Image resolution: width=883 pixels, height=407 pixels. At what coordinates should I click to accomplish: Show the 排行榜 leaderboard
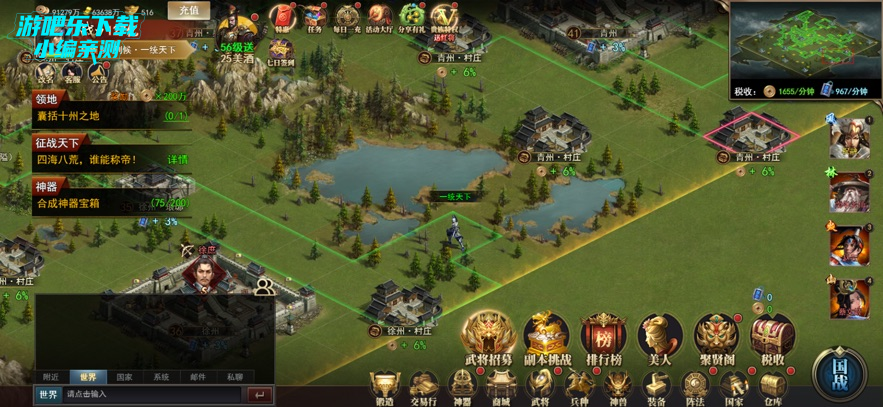point(603,338)
